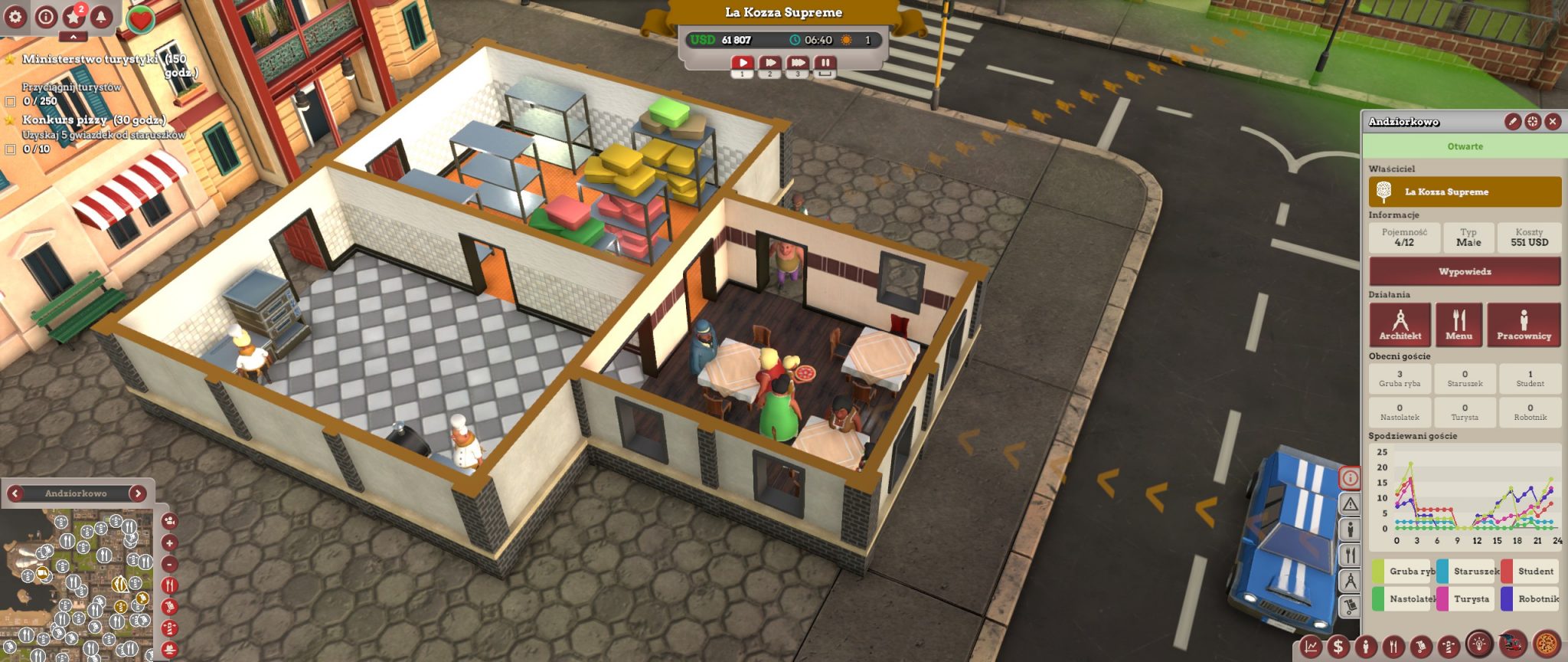Open the Pracownicy staff action
This screenshot has height=662, width=1568.
pos(1524,324)
